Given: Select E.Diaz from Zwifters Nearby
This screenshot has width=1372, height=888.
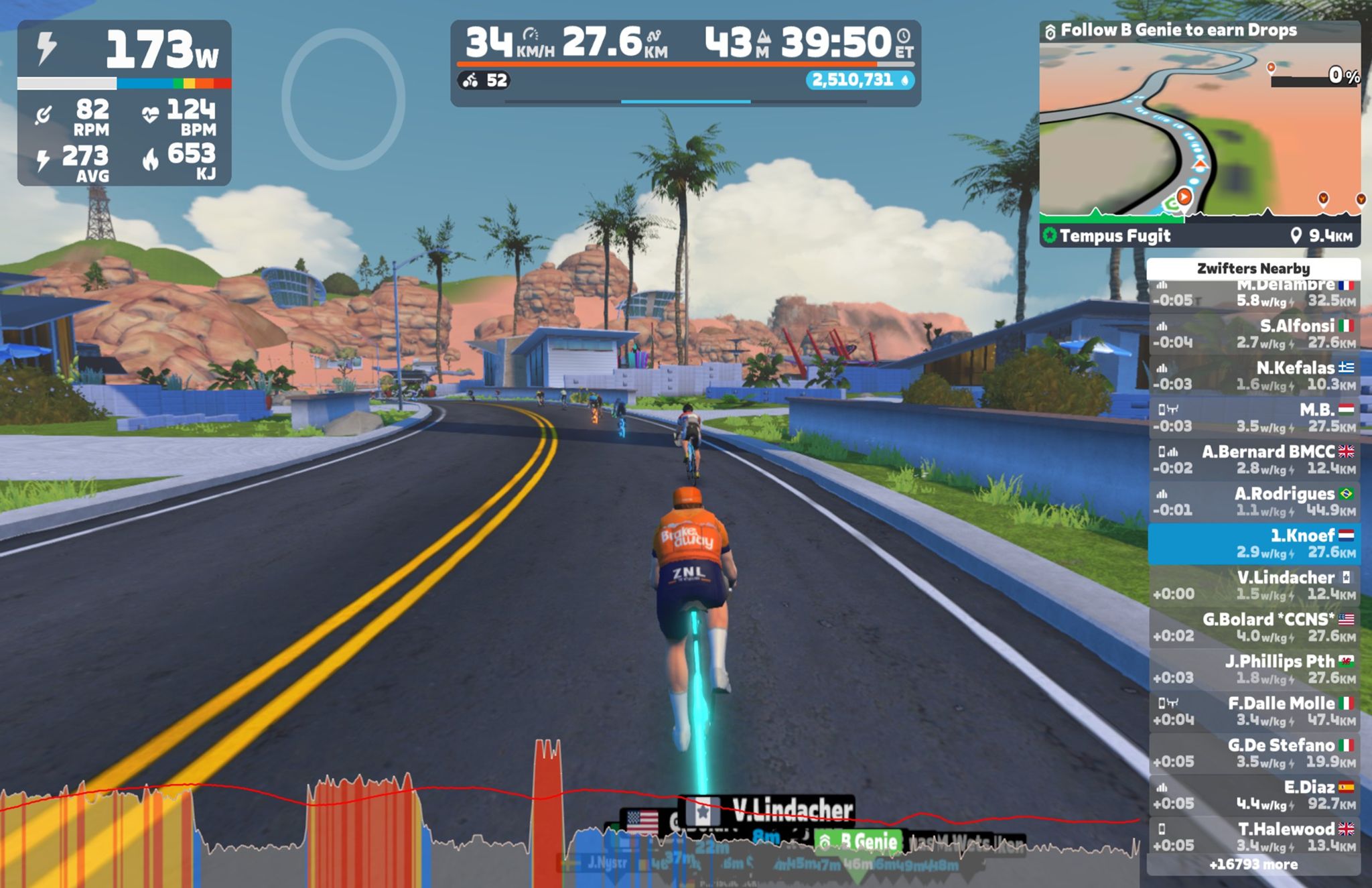Looking at the screenshot, I should click(1254, 795).
